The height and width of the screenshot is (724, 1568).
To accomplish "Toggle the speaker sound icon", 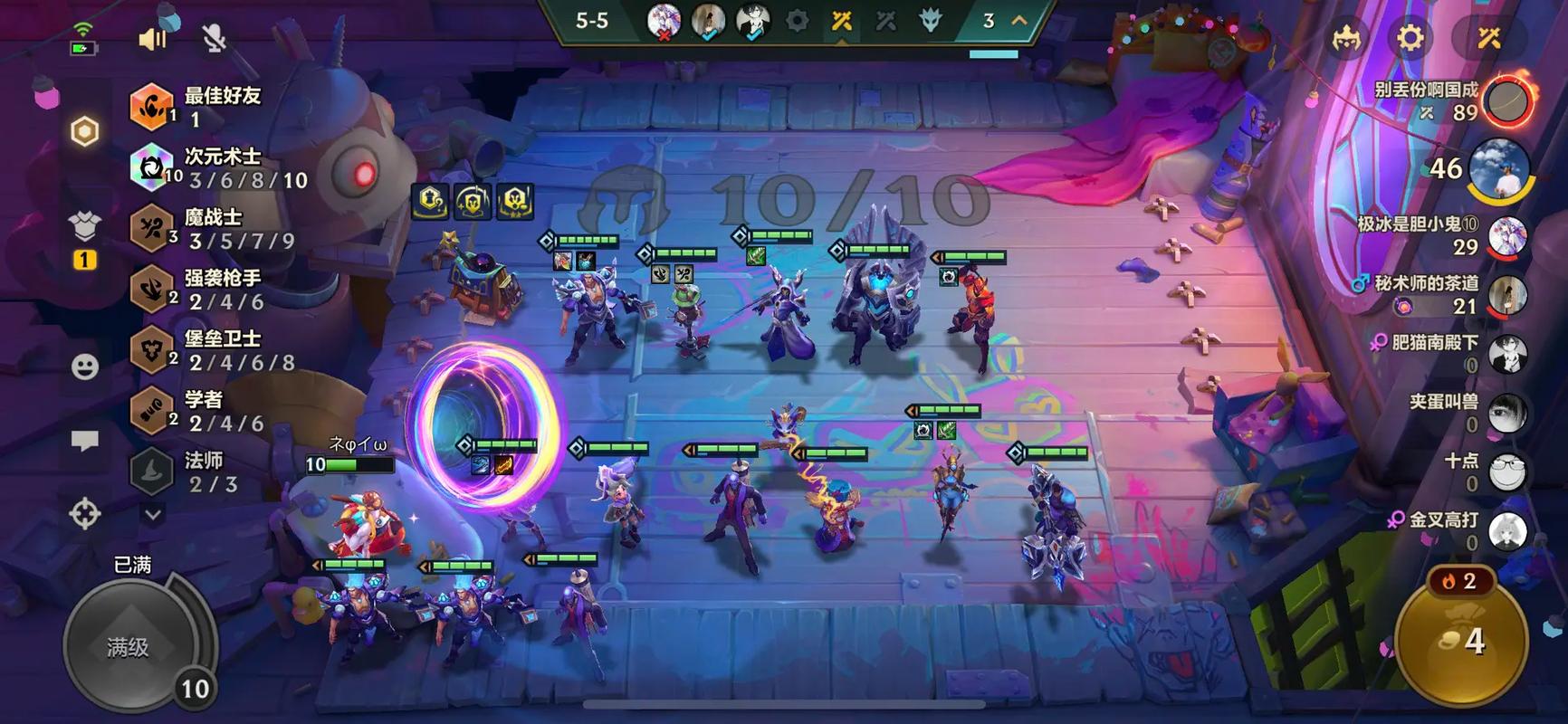I will pyautogui.click(x=152, y=39).
